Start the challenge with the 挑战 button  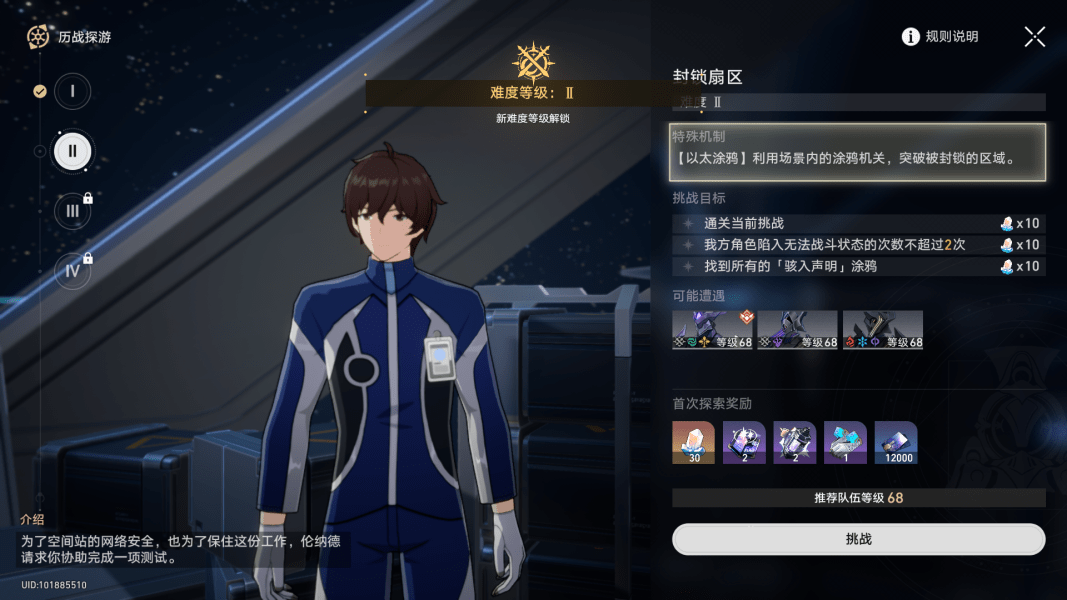858,539
